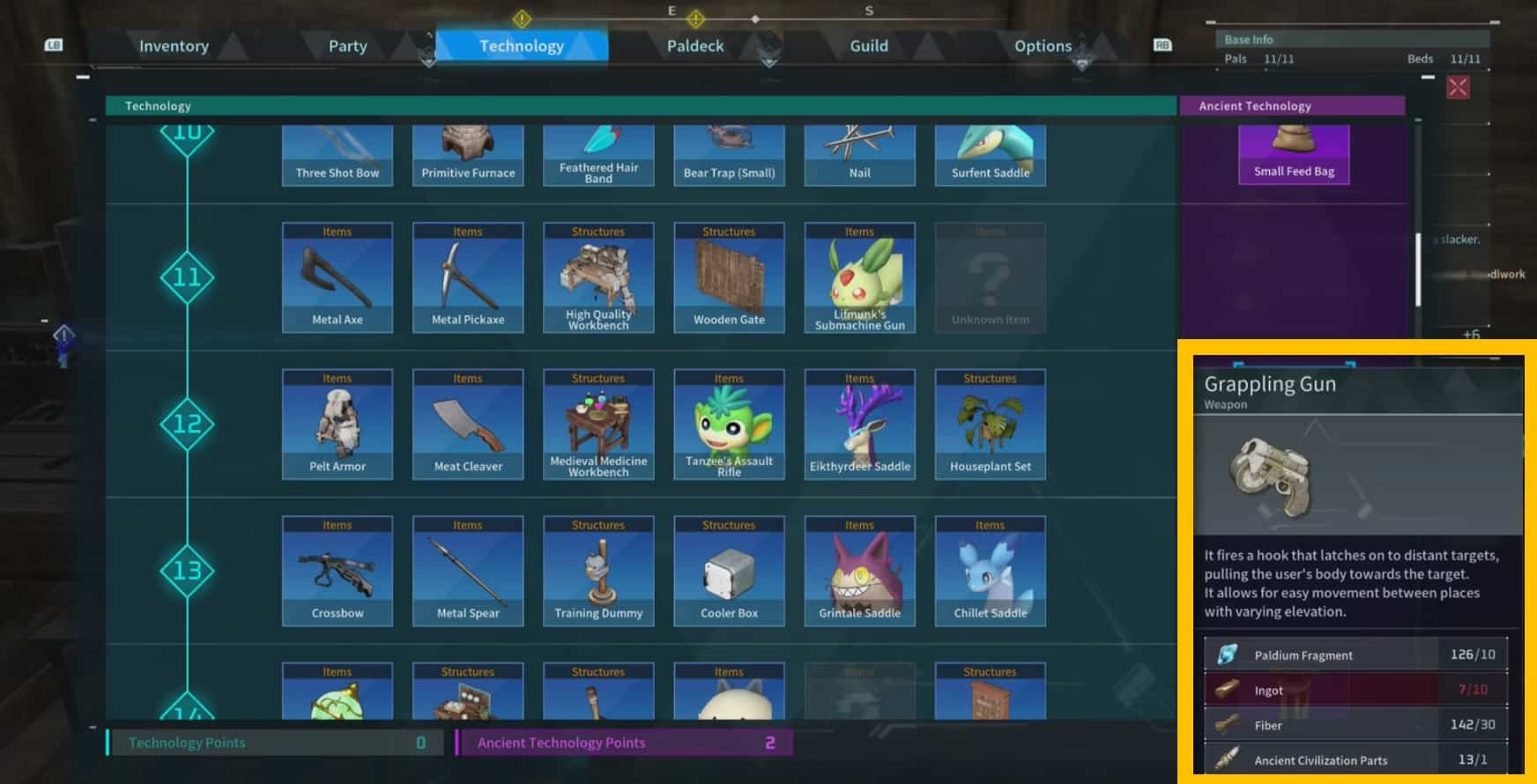Viewport: 1537px width, 784px height.
Task: Select the High Quality Workbench structure
Action: [598, 277]
